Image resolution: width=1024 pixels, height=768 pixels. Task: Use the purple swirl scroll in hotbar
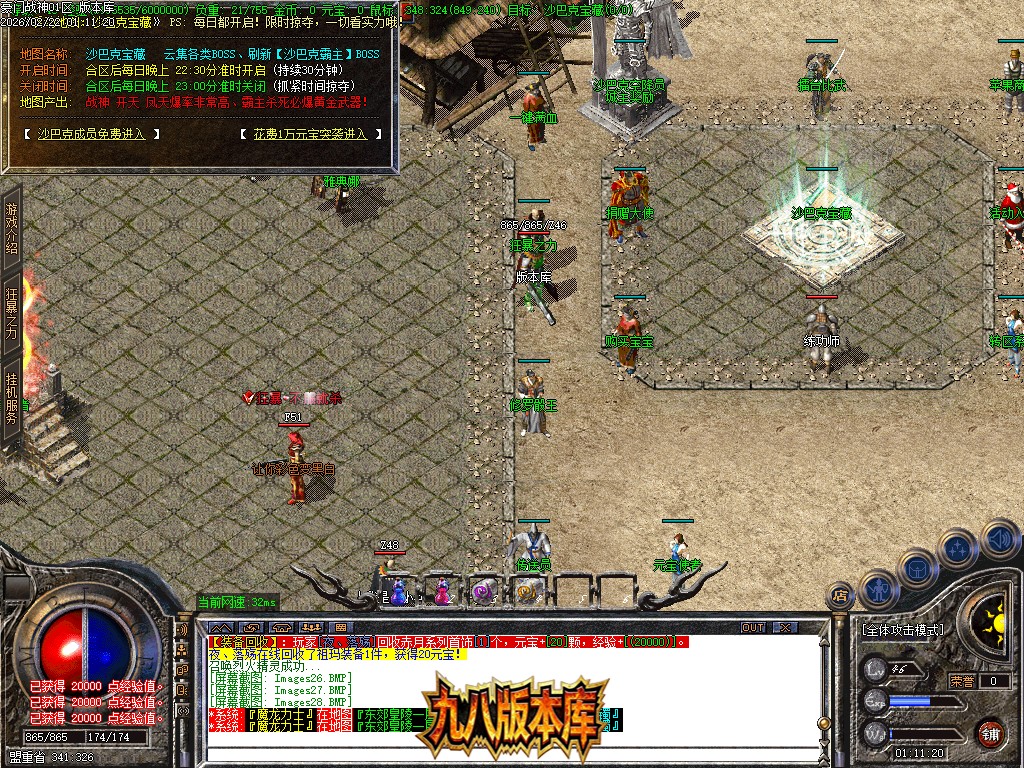click(x=484, y=592)
